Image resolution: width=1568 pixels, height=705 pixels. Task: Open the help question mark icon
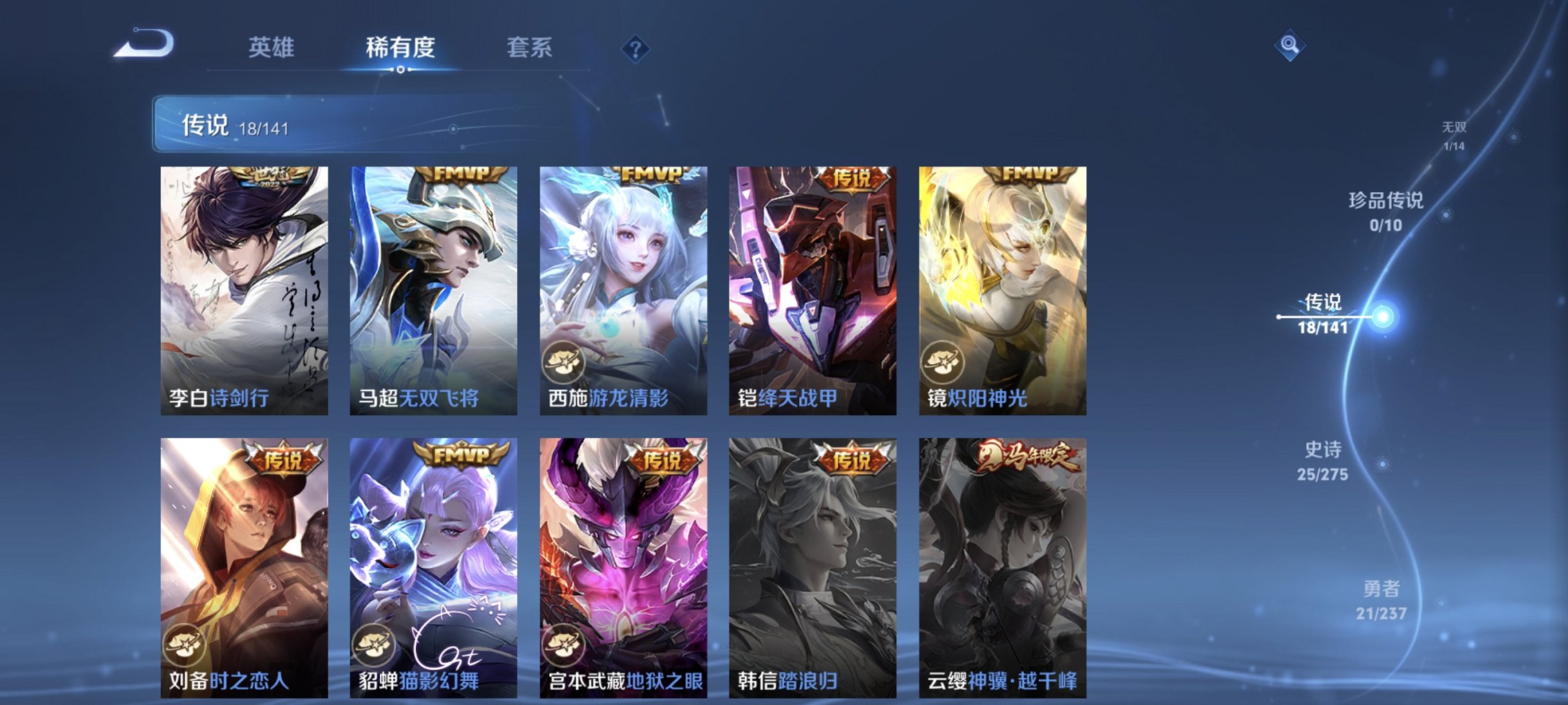[636, 48]
